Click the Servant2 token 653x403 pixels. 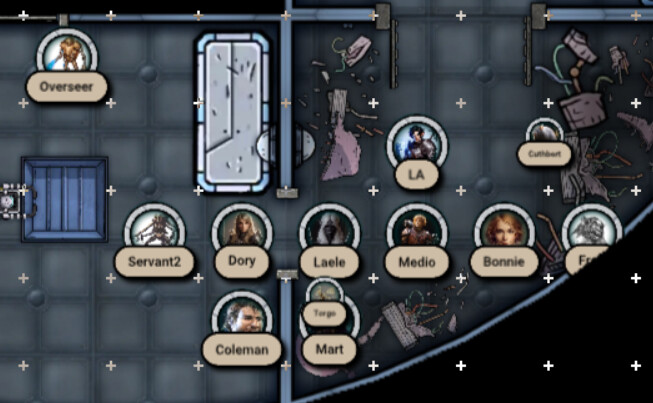[x=154, y=231]
